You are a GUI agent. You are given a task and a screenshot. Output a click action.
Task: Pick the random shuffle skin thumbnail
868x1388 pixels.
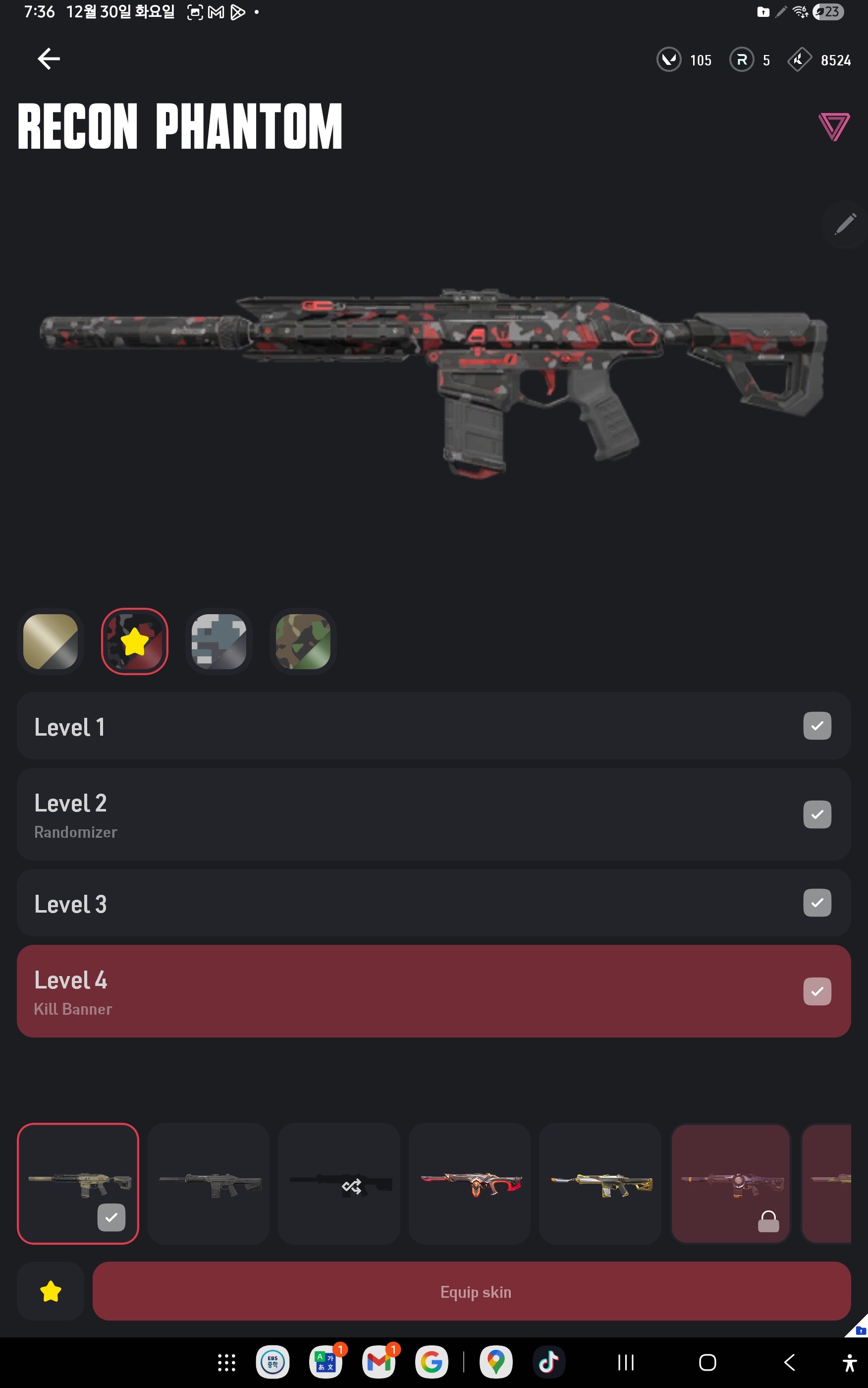pyautogui.click(x=339, y=1184)
